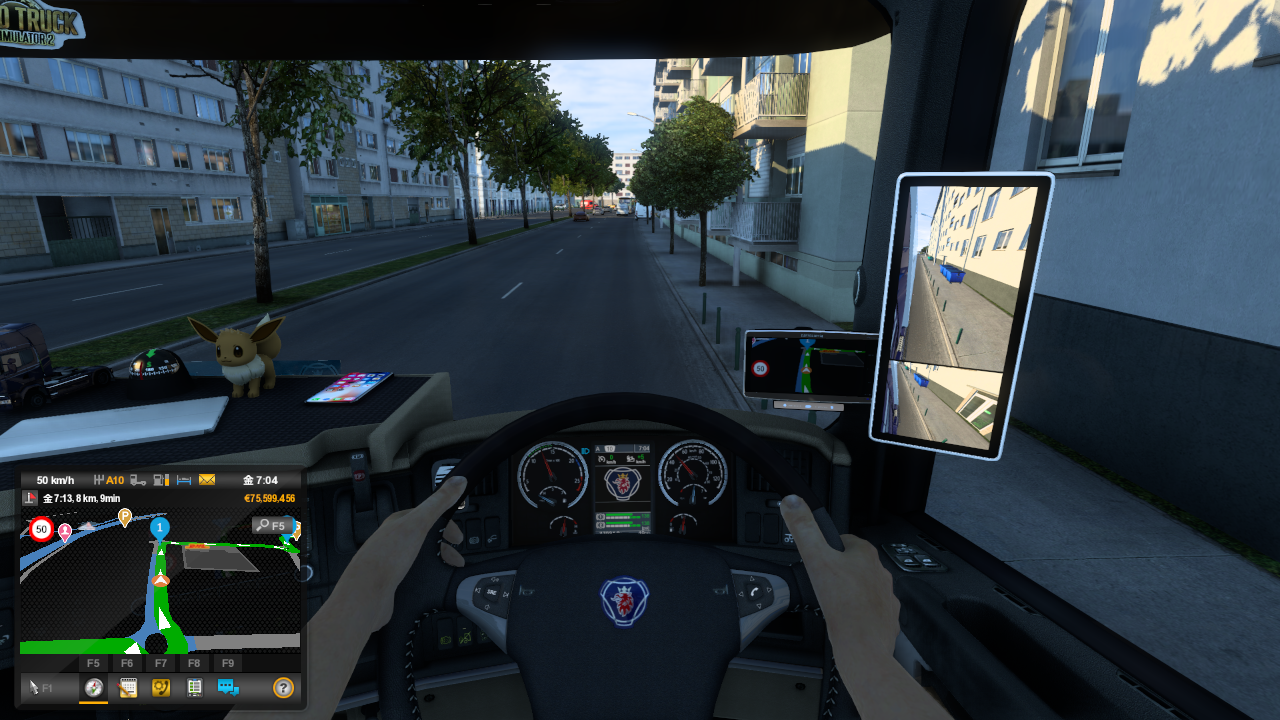This screenshot has width=1280, height=720.
Task: Switch to the current job notepad tab
Action: pyautogui.click(x=128, y=687)
